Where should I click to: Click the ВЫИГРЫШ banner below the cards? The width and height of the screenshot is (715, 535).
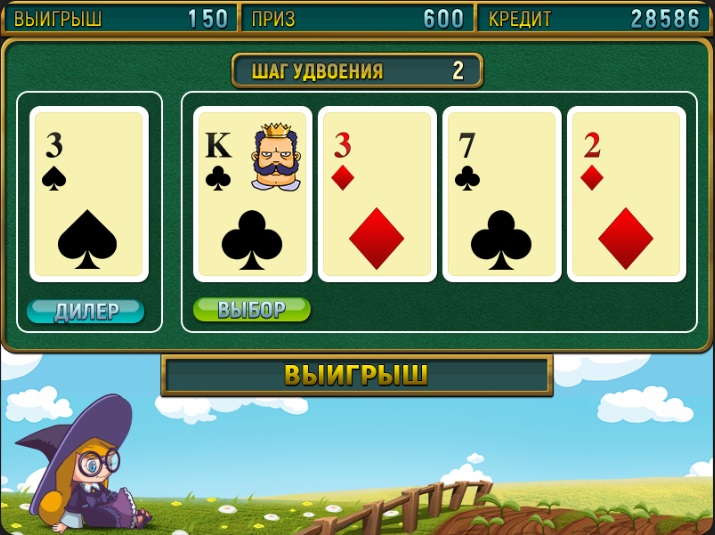click(357, 376)
